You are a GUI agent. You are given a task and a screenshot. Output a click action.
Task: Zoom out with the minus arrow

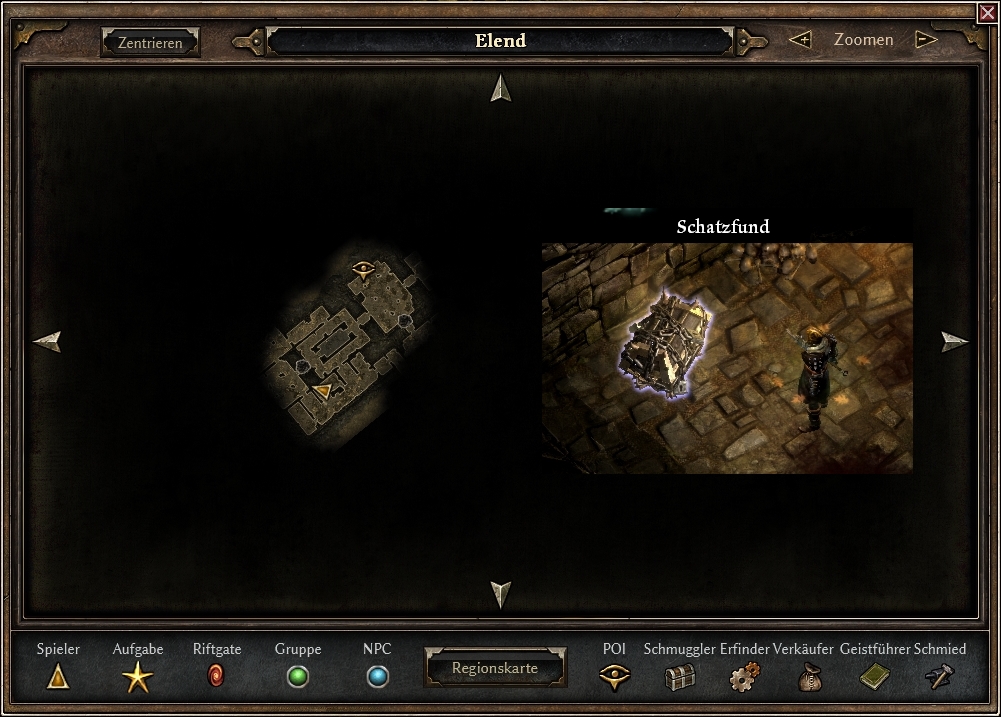pyautogui.click(x=926, y=40)
